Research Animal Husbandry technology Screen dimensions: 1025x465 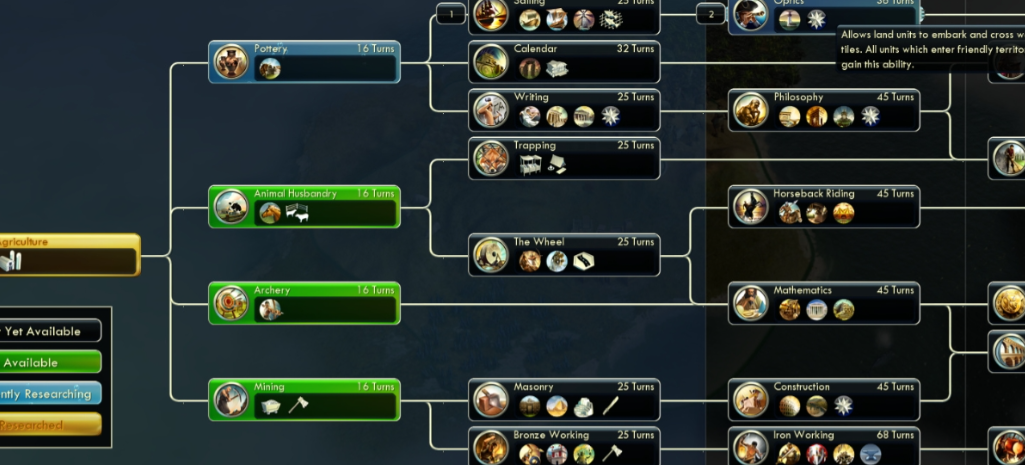coord(304,206)
